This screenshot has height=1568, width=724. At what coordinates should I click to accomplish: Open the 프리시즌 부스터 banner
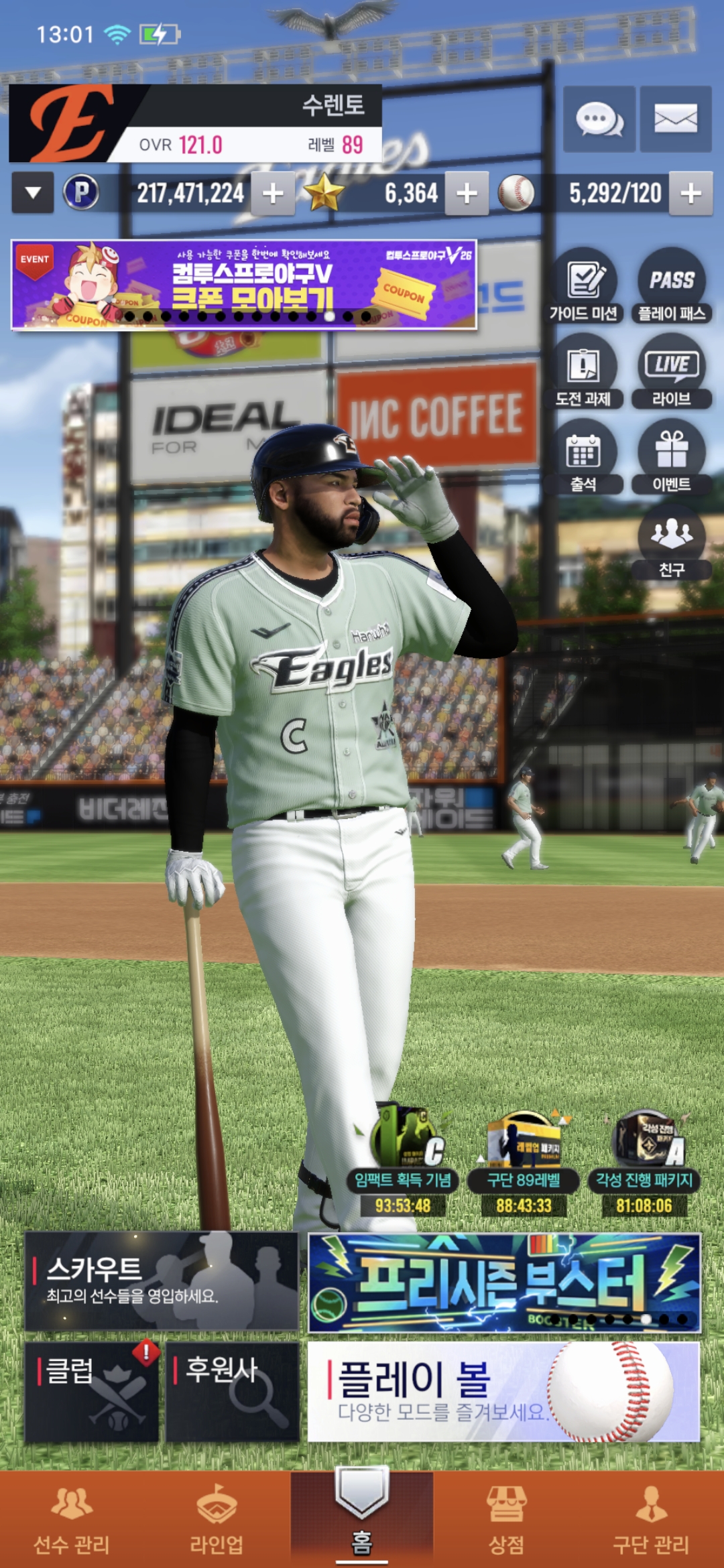[503, 1282]
